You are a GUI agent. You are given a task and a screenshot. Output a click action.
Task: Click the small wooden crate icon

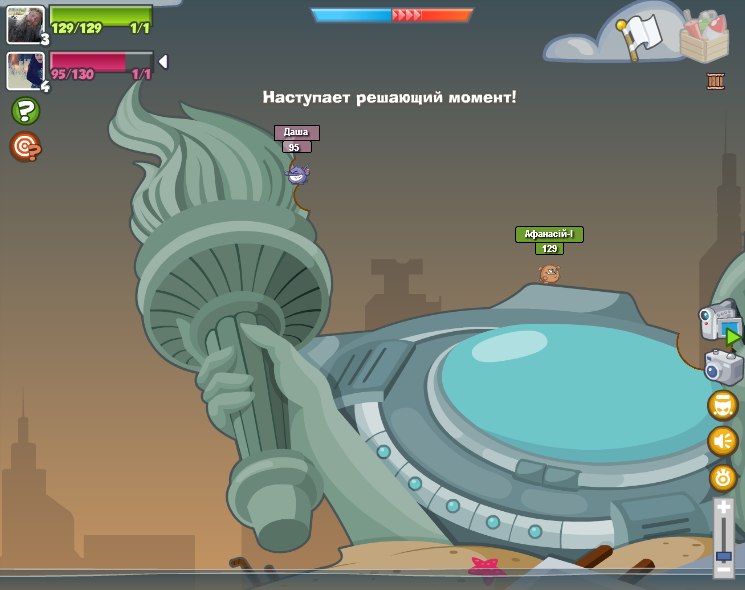(715, 81)
